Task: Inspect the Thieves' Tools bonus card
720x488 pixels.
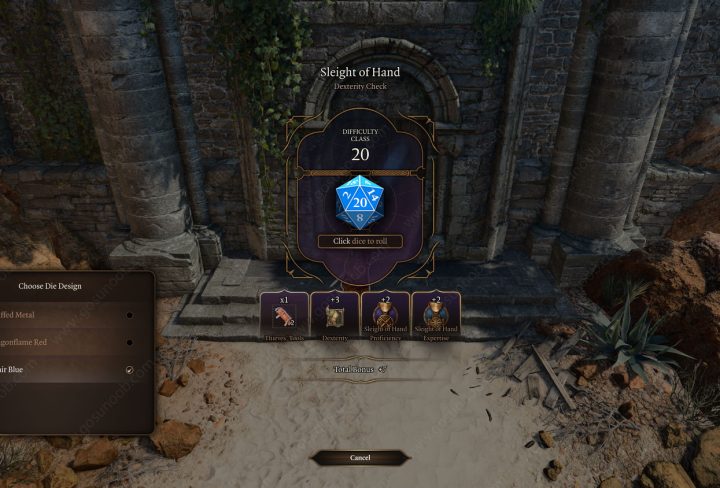Action: [284, 317]
